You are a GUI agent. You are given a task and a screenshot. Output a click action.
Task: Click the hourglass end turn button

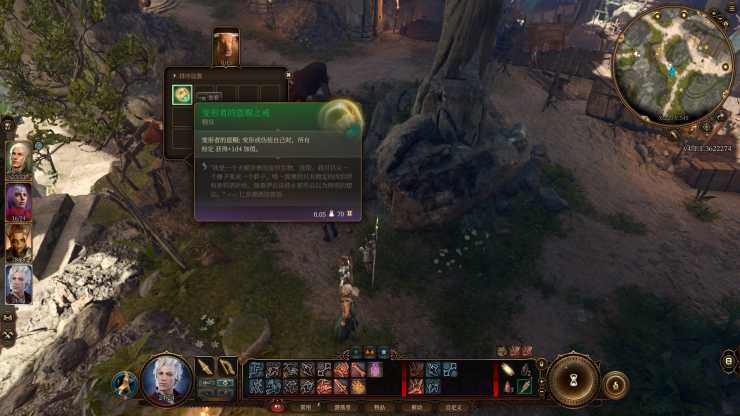click(573, 380)
